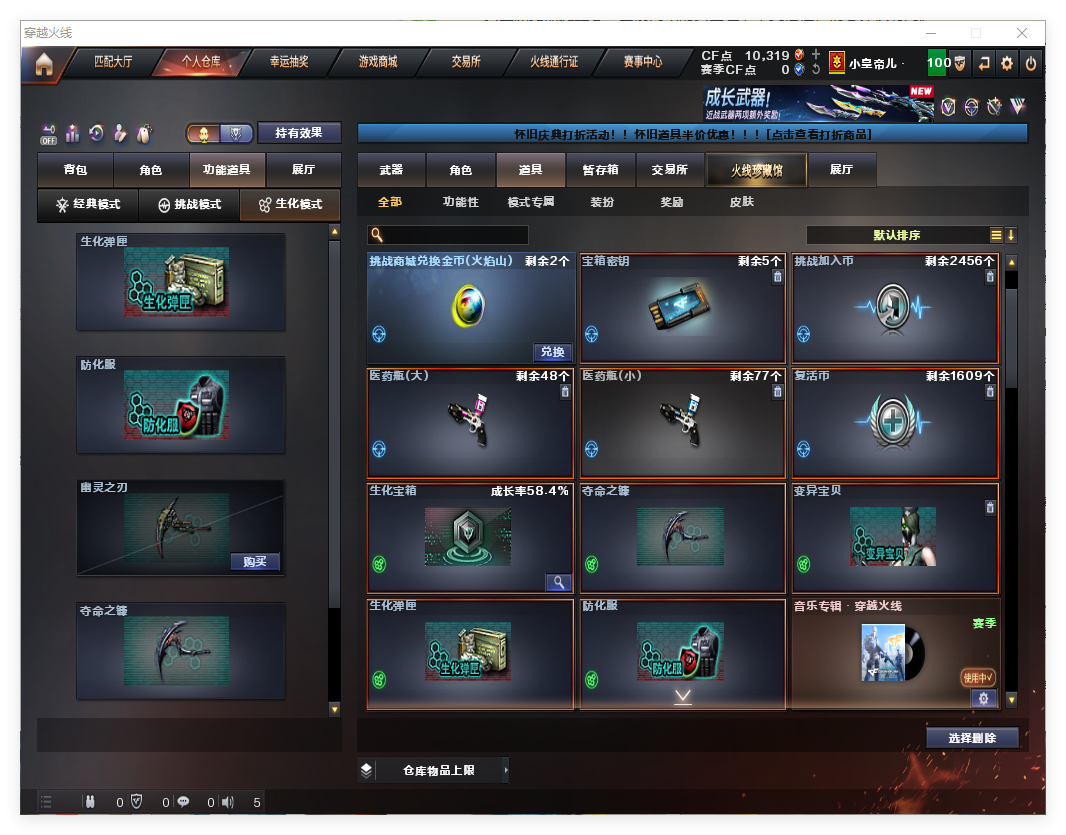Screen dimensions: 1066x835
Task: Open the 游戏商城 game shop
Action: click(378, 62)
